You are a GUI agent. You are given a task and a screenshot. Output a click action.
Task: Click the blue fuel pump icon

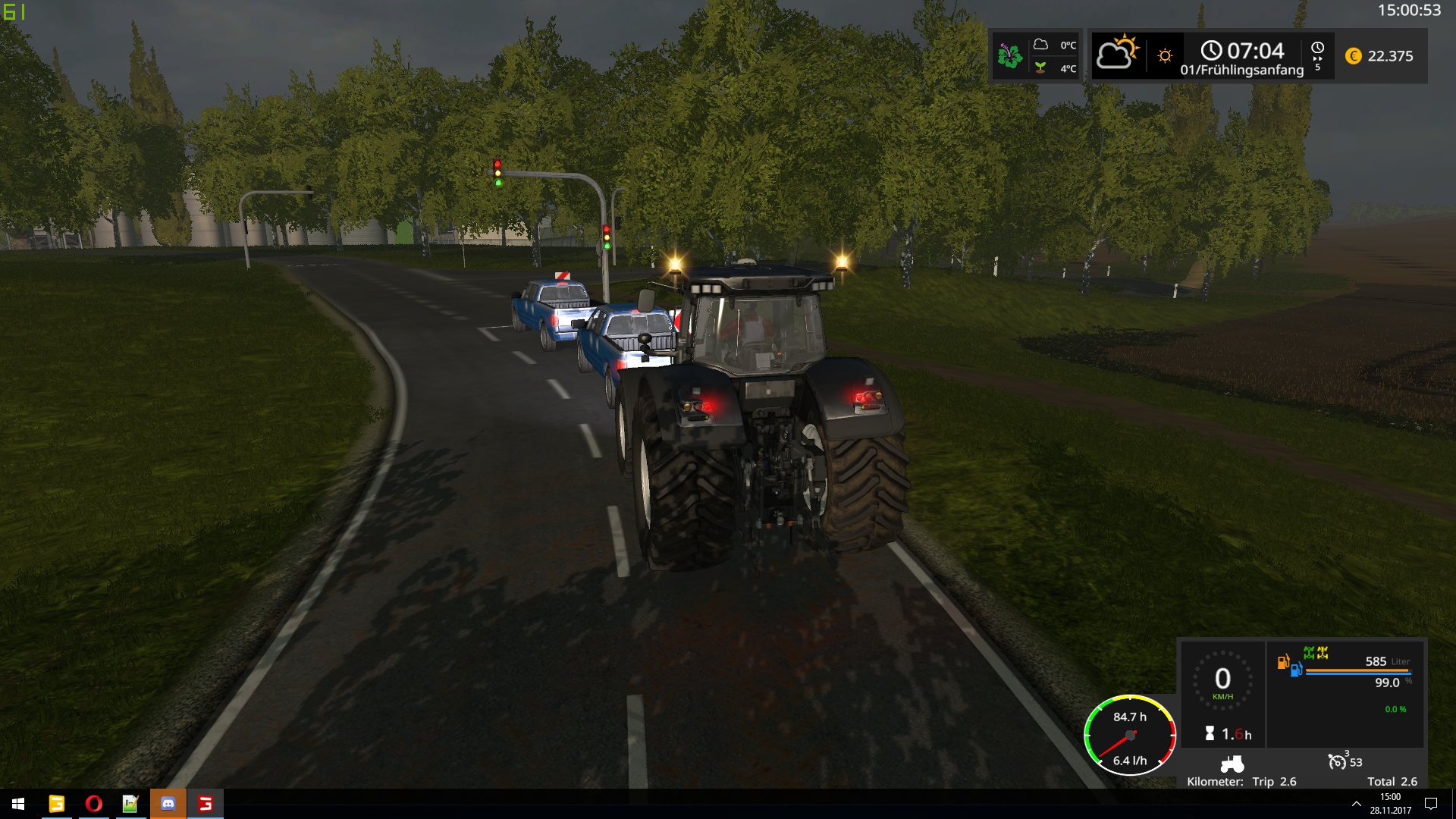(1296, 670)
